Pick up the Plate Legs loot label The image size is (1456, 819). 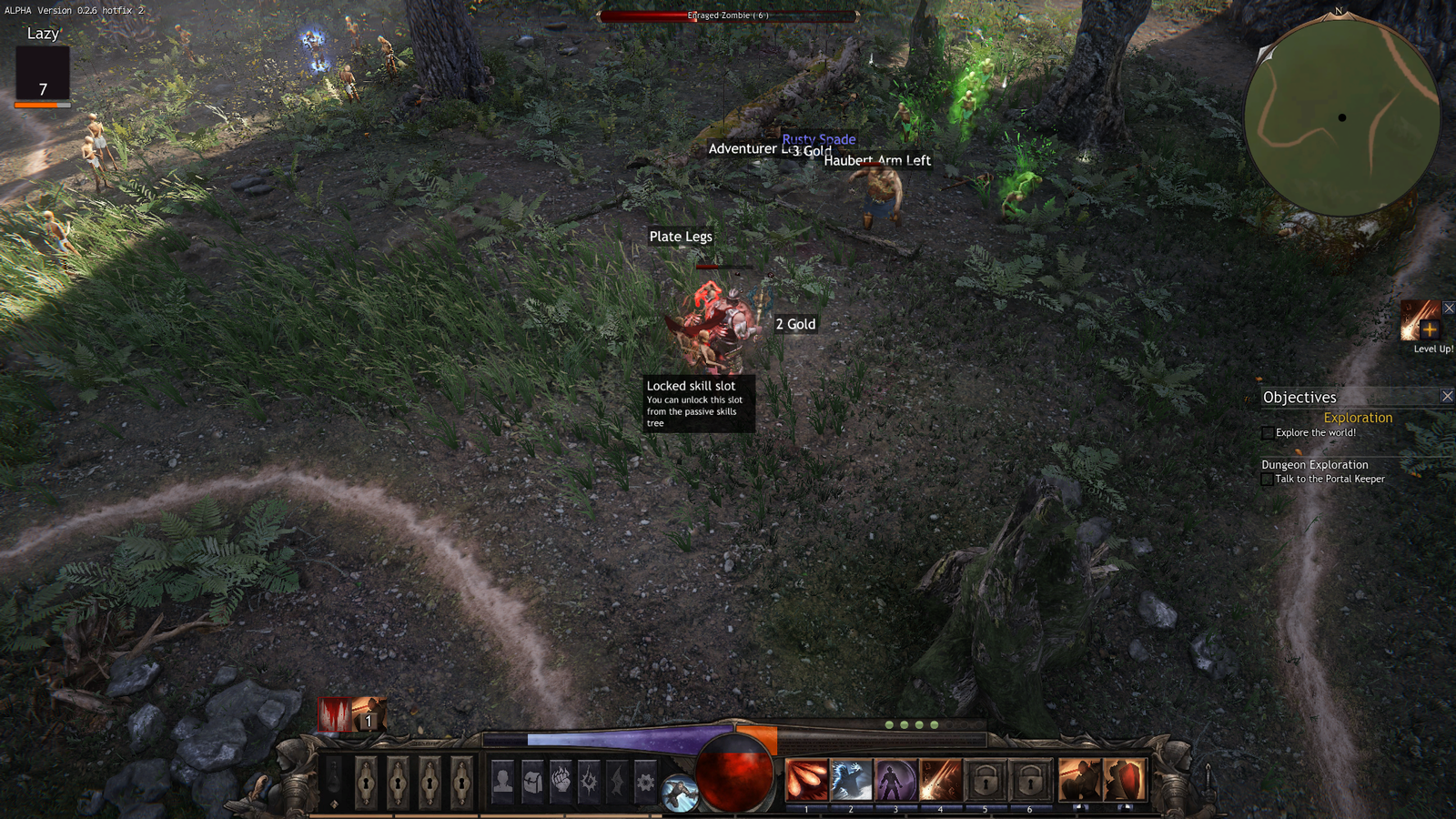(x=681, y=237)
